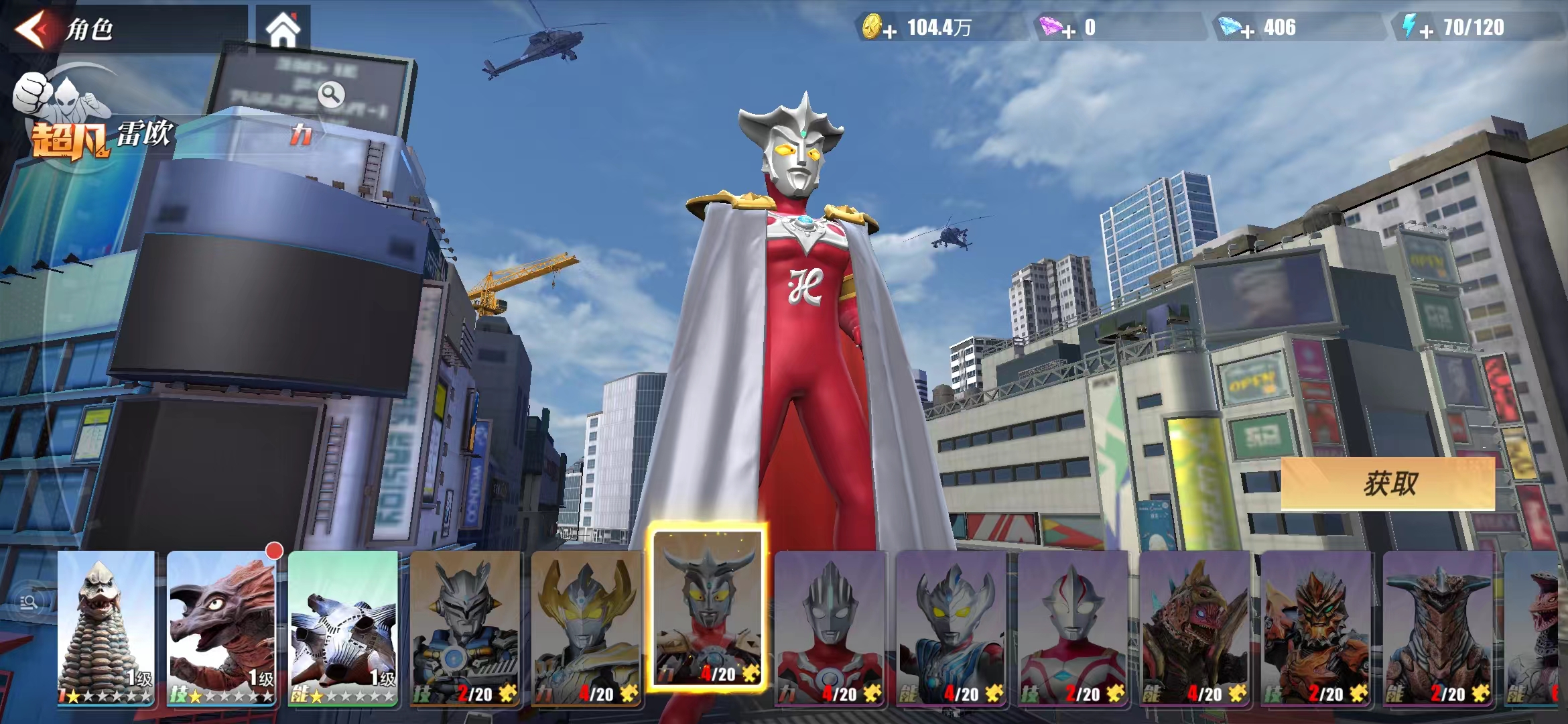Select the stacked-stone pagoda monster card
Image resolution: width=1568 pixels, height=724 pixels.
(x=106, y=627)
